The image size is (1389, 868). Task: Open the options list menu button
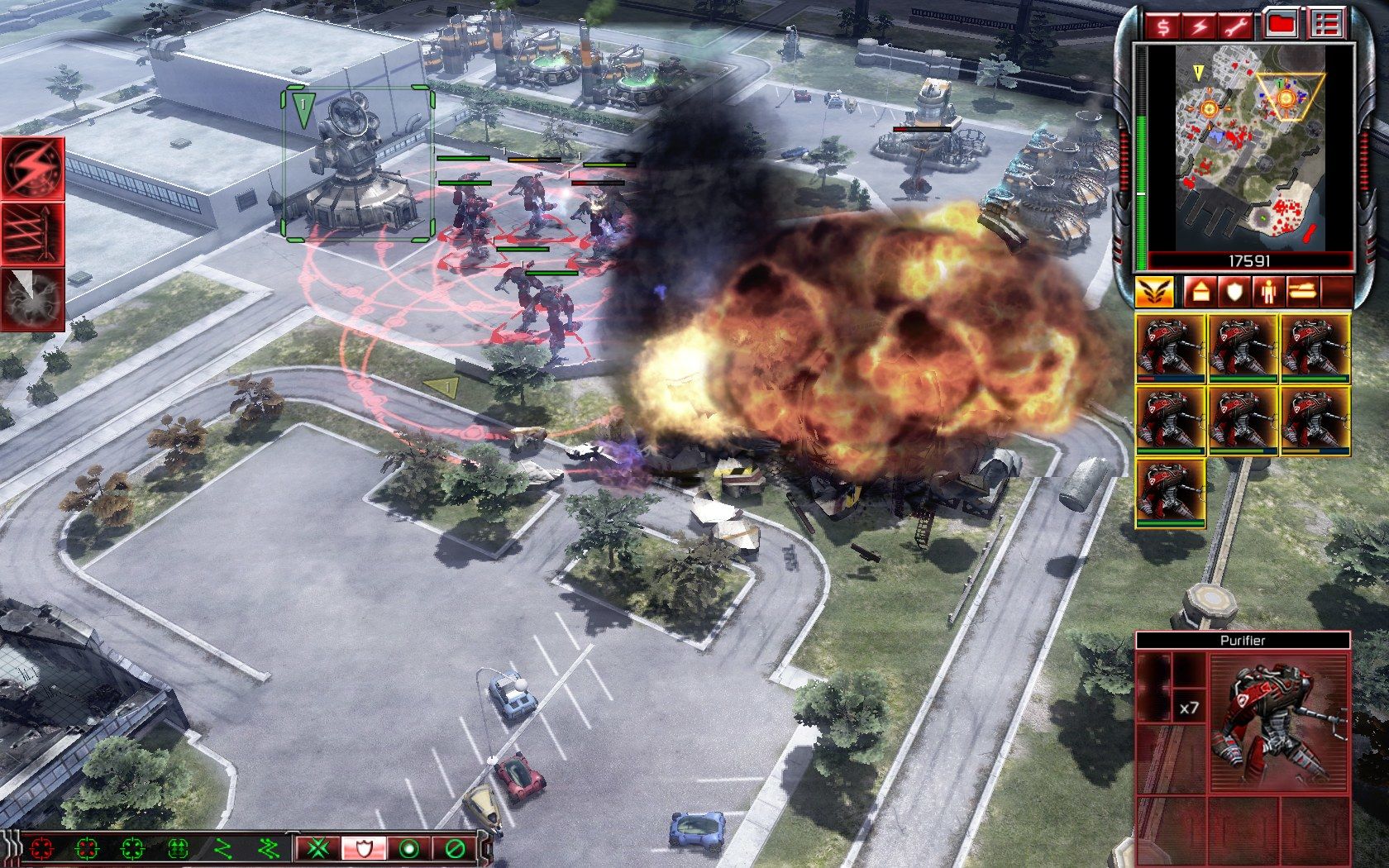(x=1325, y=26)
